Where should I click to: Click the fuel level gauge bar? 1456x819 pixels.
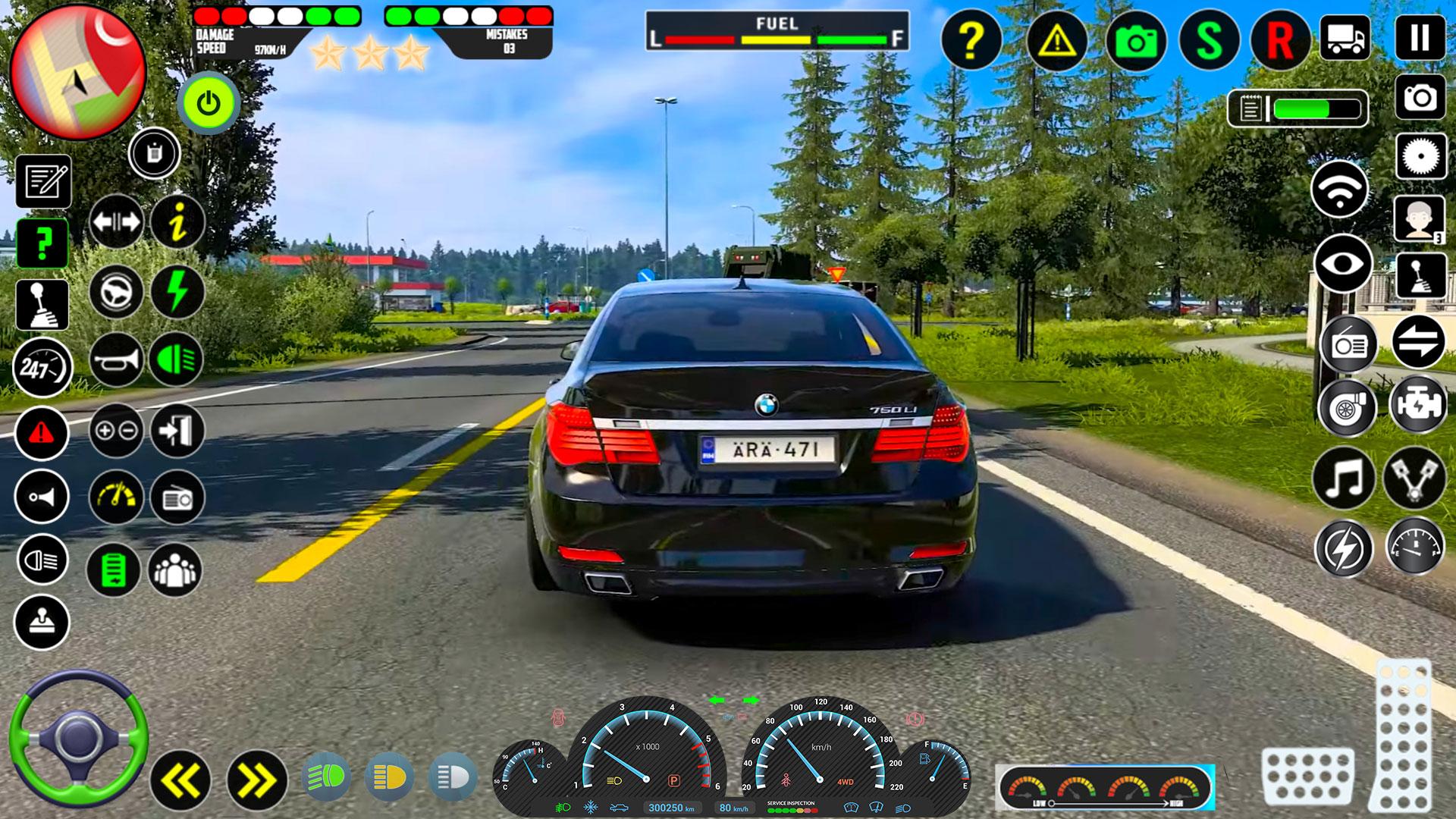click(x=773, y=34)
